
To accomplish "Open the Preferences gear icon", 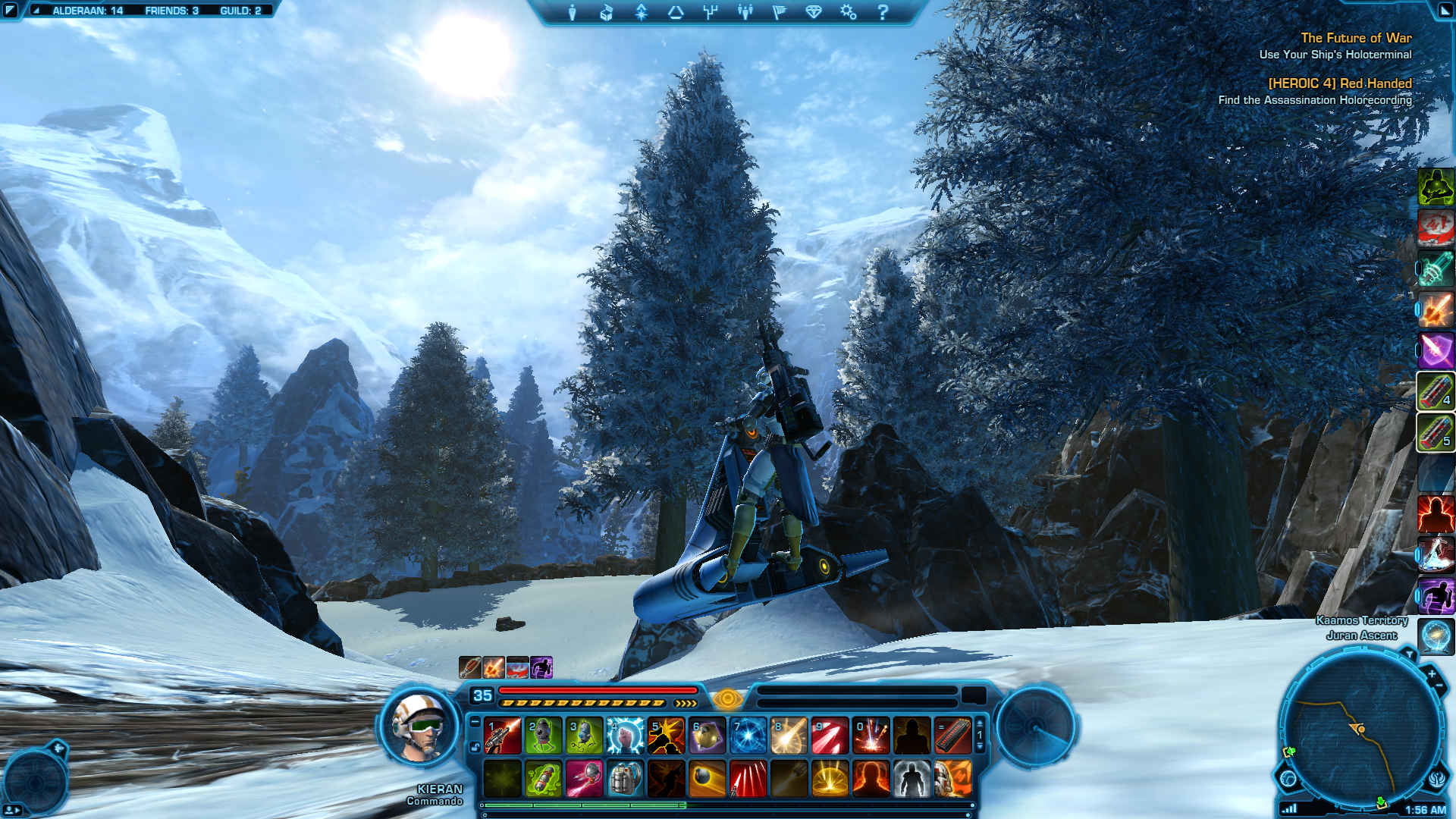I will pos(849,12).
